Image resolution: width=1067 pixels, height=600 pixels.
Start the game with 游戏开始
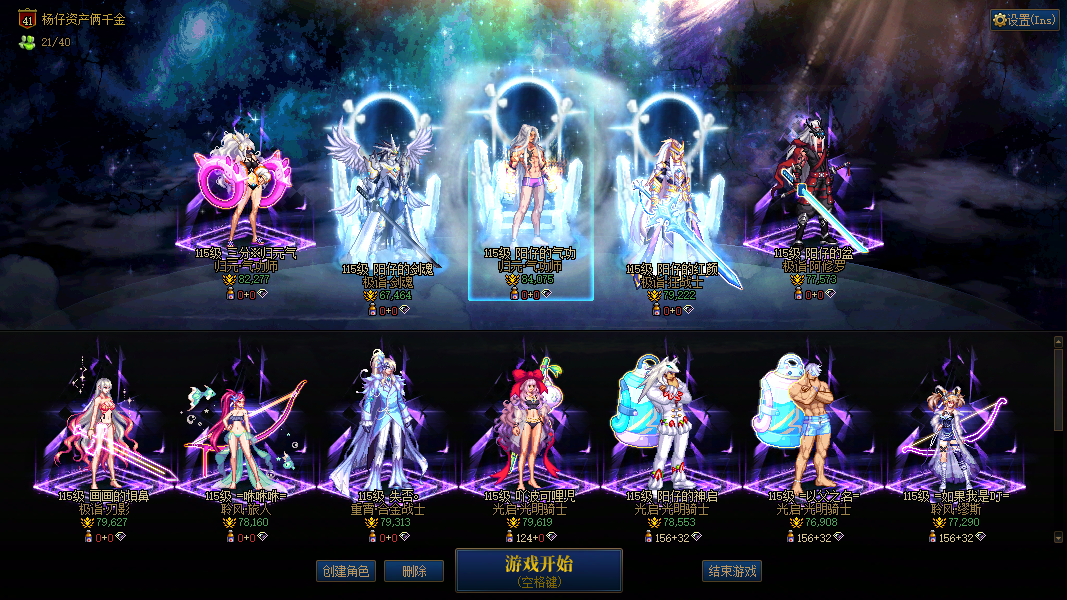[x=539, y=570]
